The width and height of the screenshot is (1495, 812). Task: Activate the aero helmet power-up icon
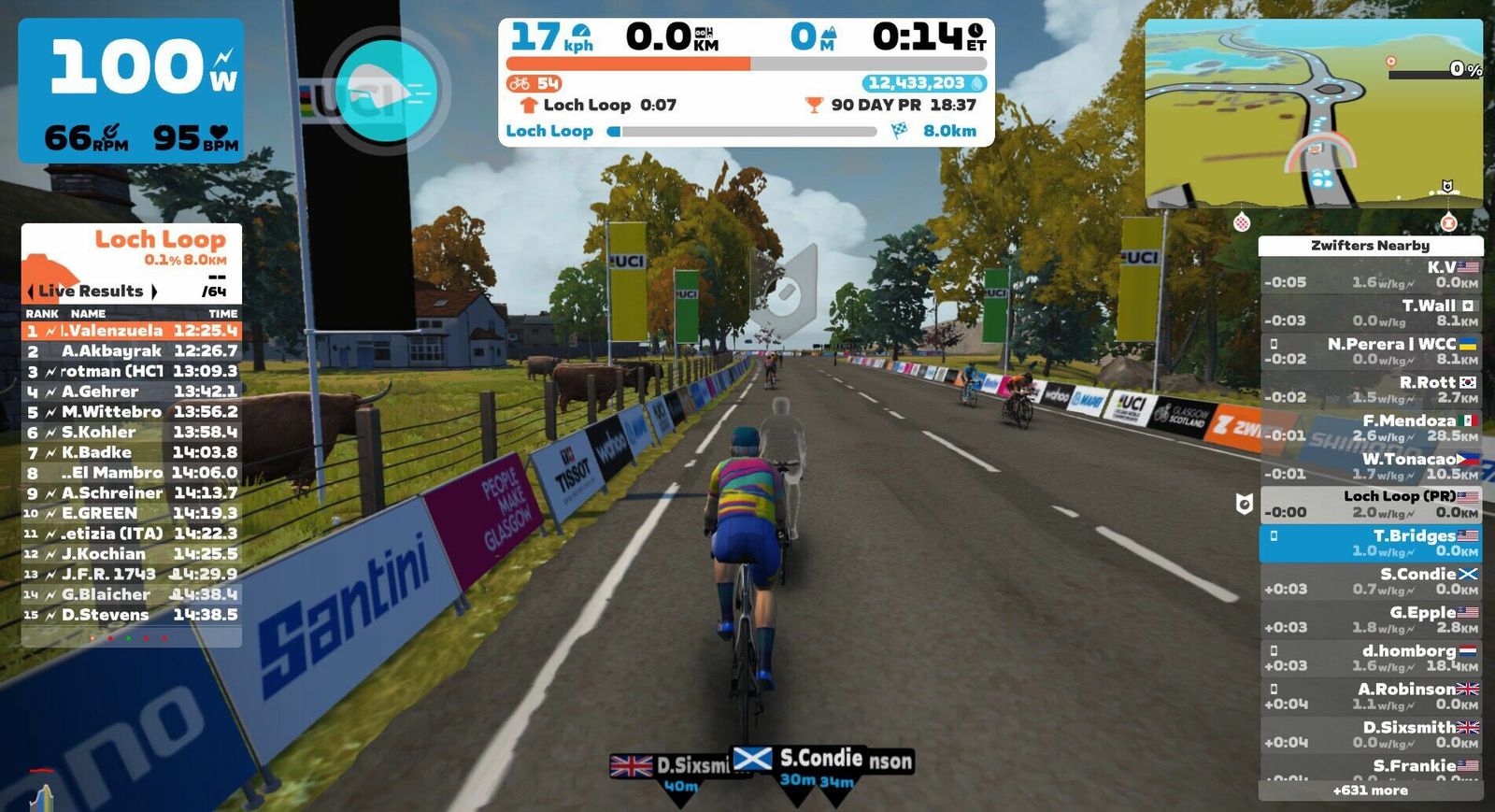(x=385, y=89)
